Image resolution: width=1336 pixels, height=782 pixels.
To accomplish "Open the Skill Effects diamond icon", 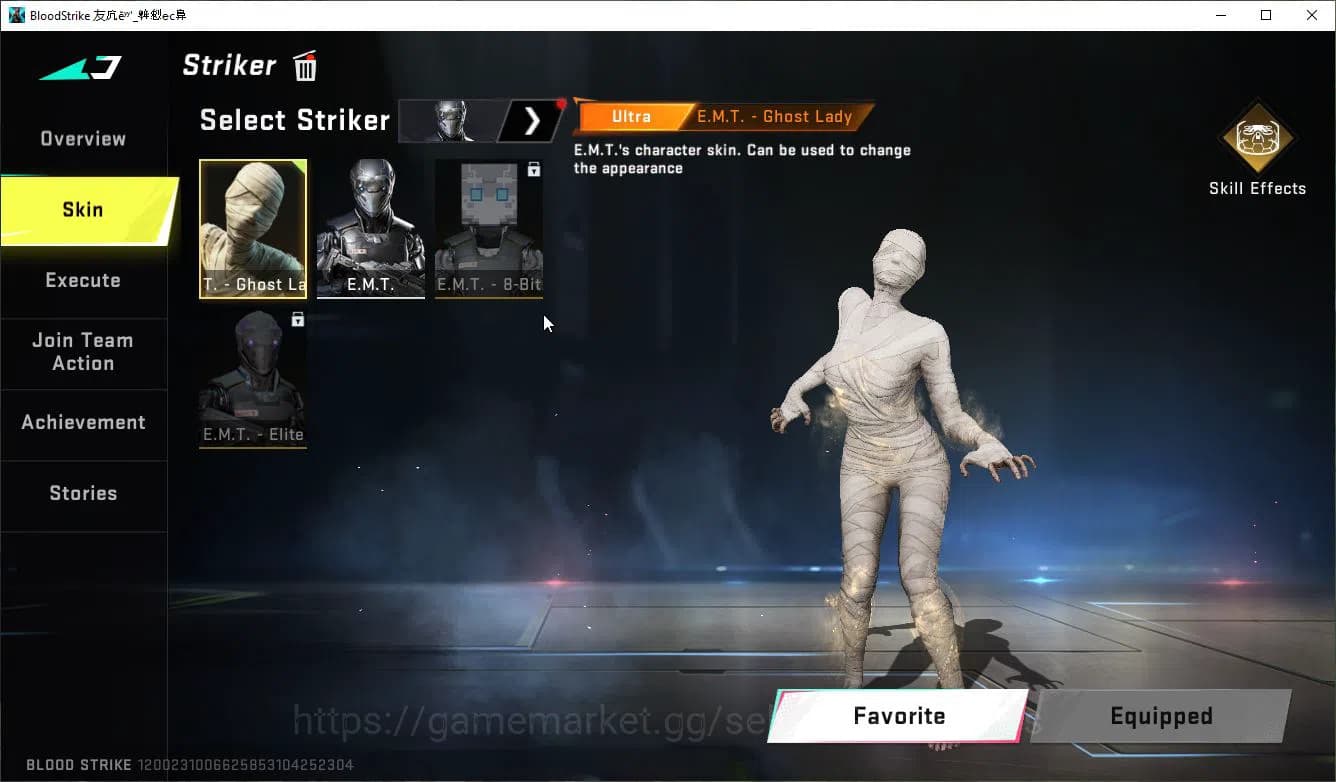I will coord(1257,140).
